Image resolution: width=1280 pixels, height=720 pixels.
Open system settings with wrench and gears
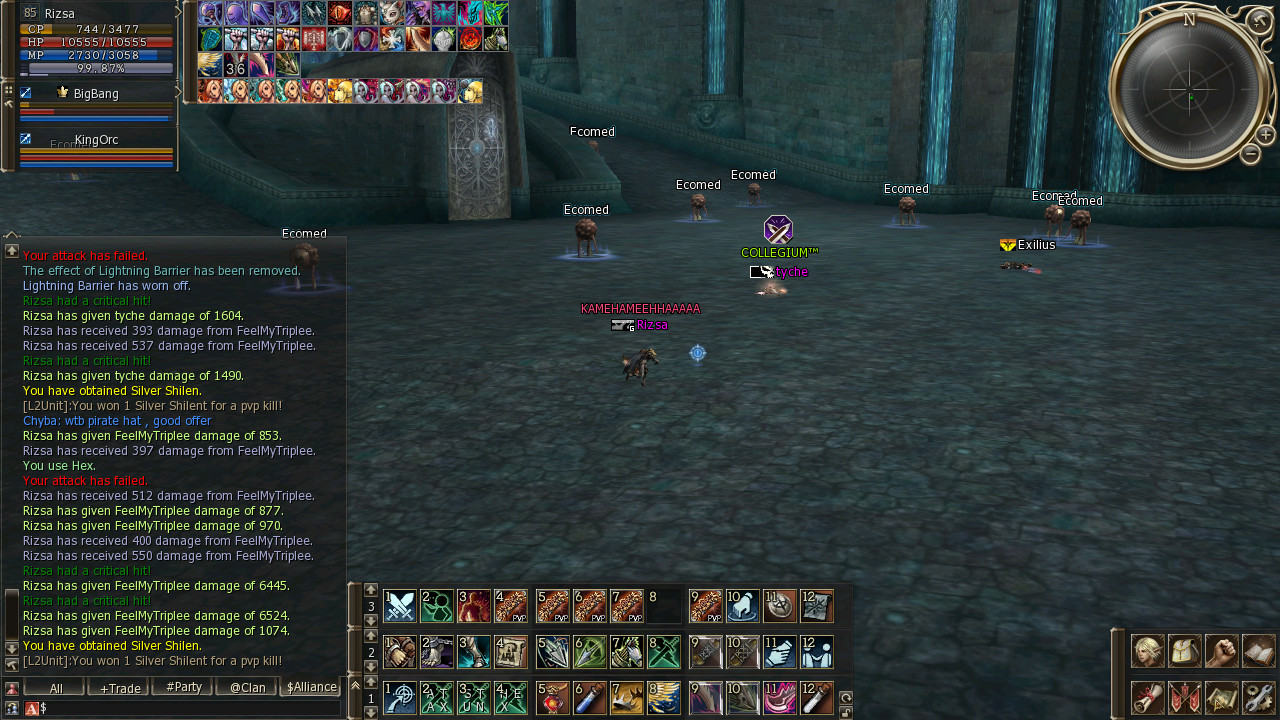1259,697
